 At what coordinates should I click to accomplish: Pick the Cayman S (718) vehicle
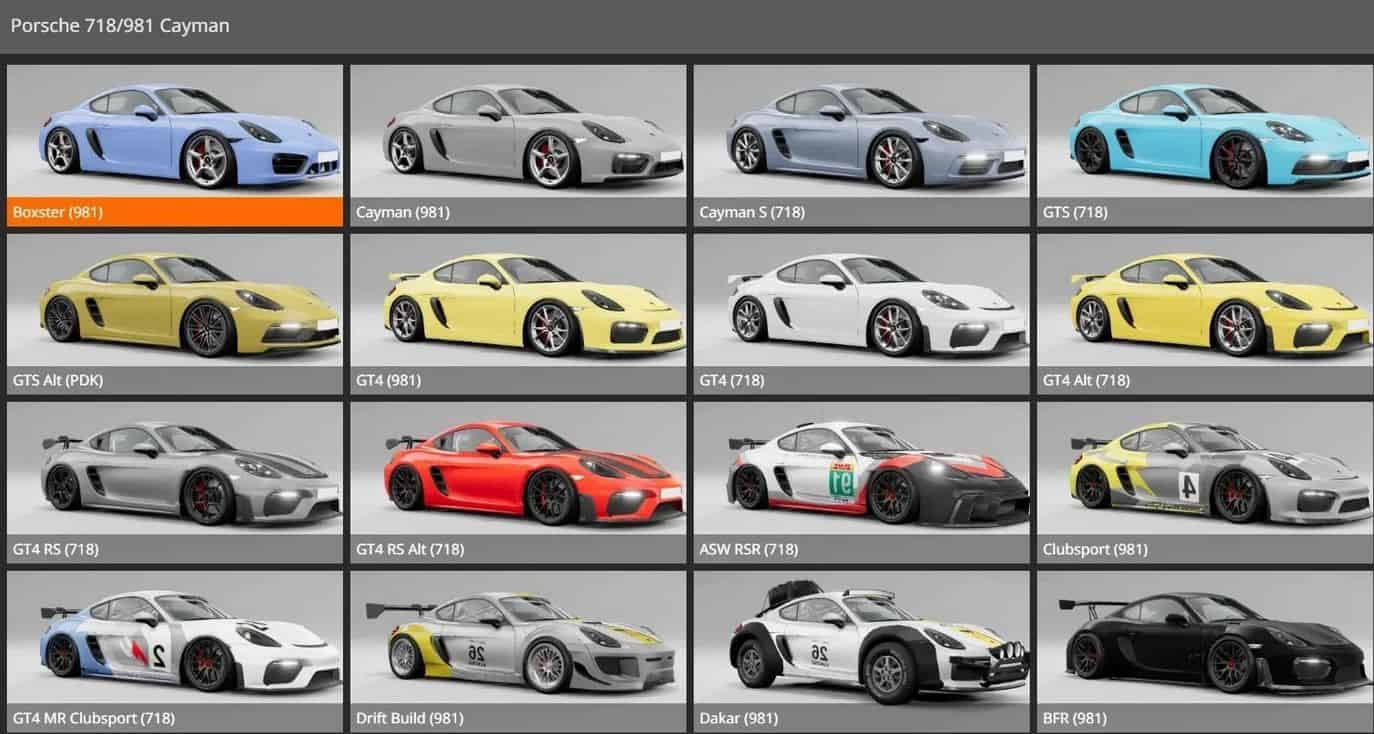[x=861, y=145]
